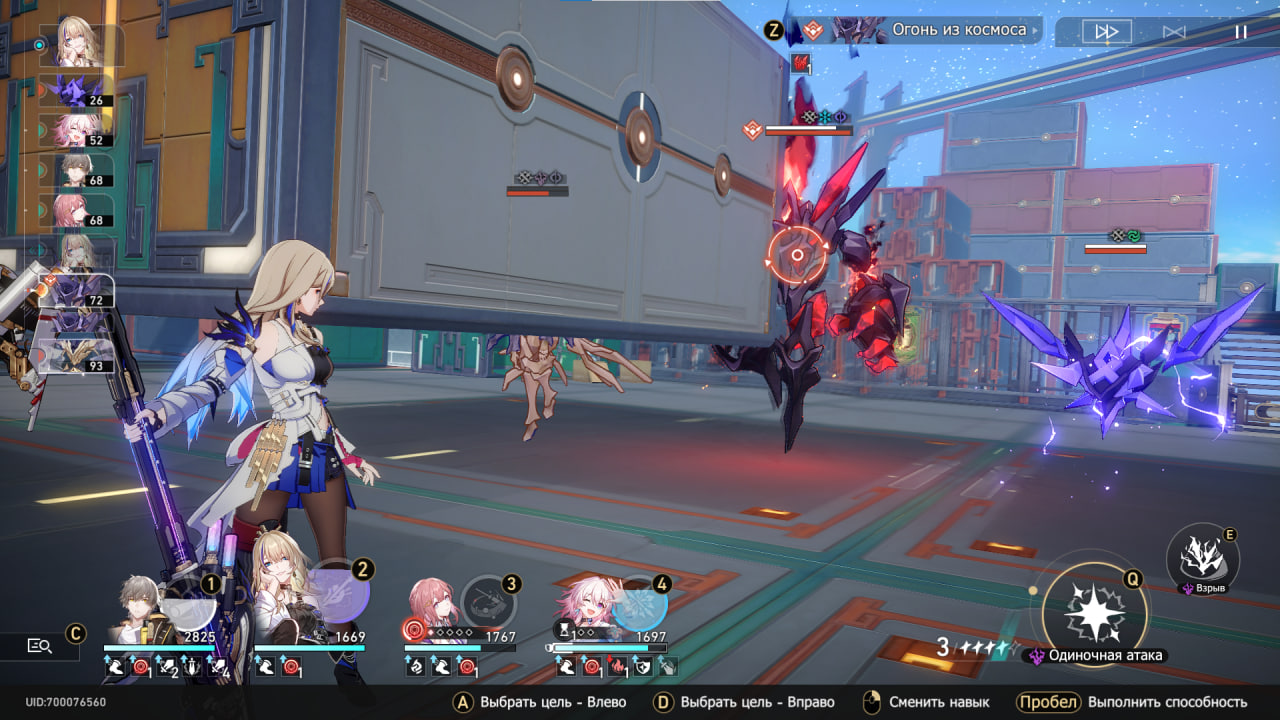Click the turn-order portrait with 93
The height and width of the screenshot is (720, 1280).
click(76, 357)
